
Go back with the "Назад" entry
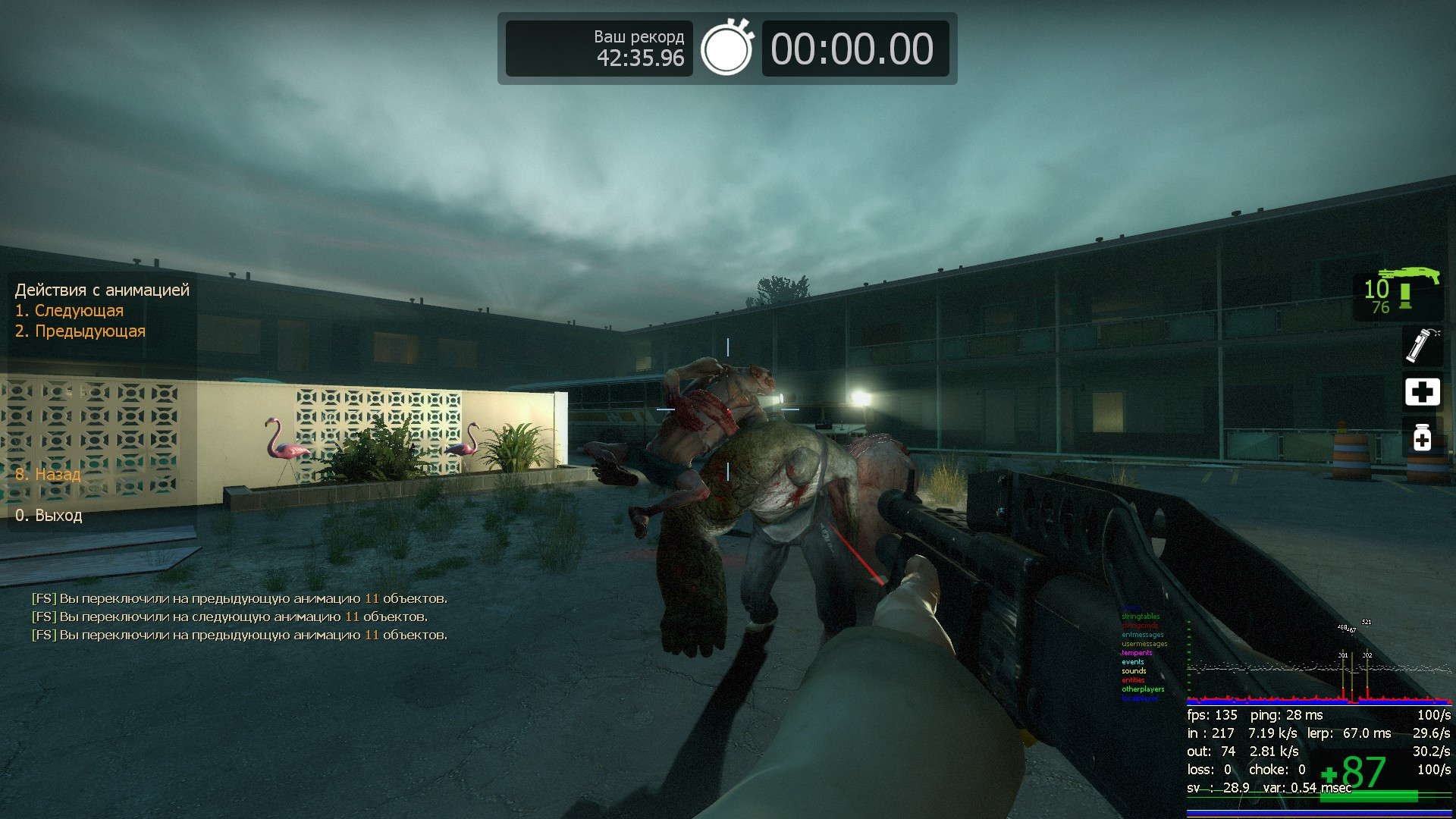pos(48,475)
